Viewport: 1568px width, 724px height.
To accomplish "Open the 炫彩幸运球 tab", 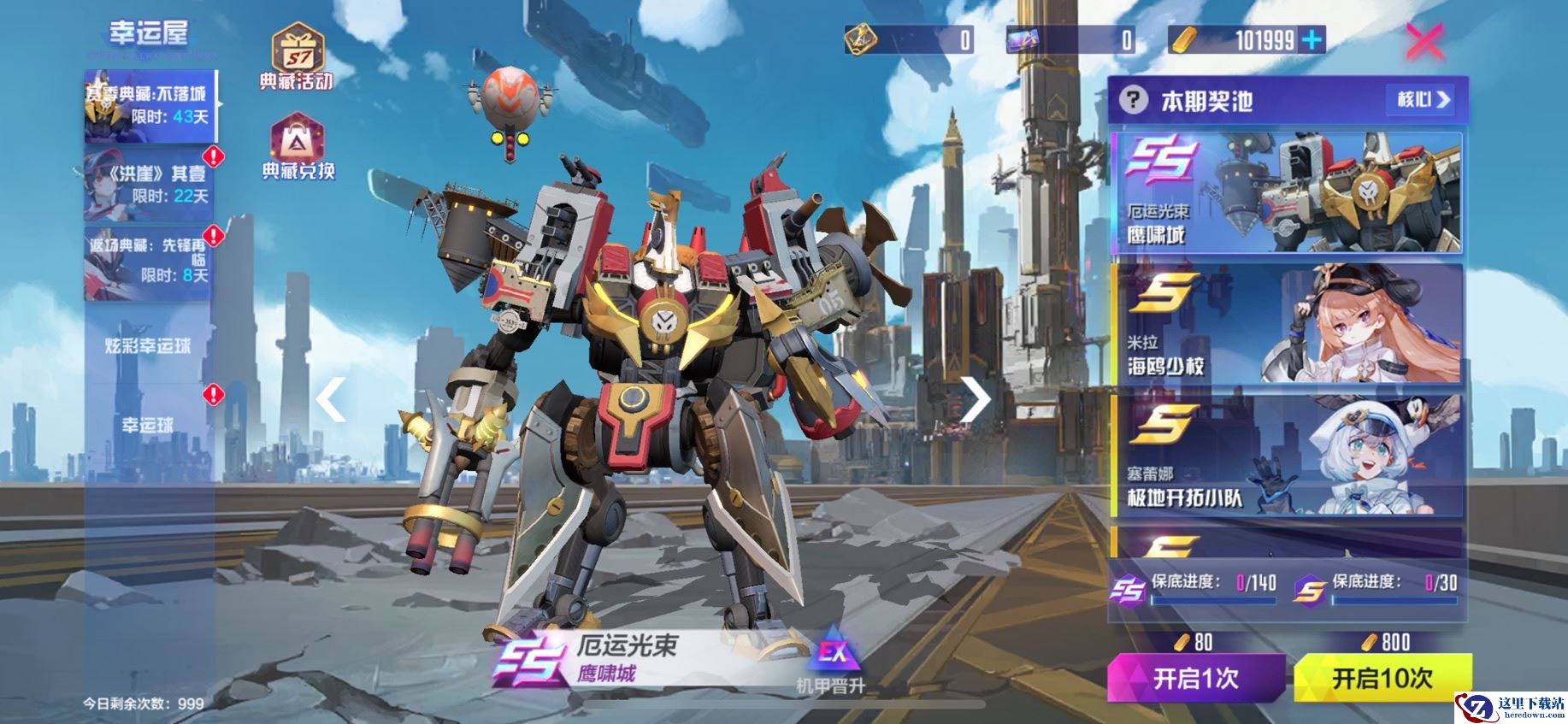I will coord(149,345).
